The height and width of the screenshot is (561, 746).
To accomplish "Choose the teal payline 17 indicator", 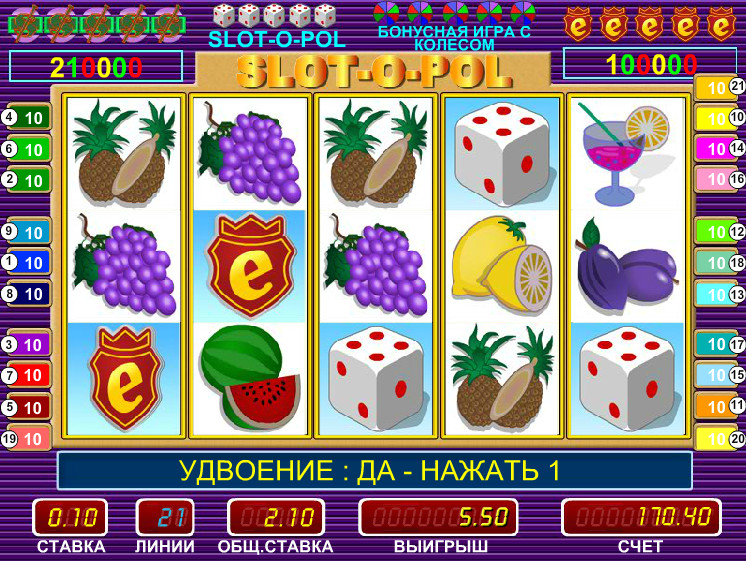I will [x=721, y=344].
